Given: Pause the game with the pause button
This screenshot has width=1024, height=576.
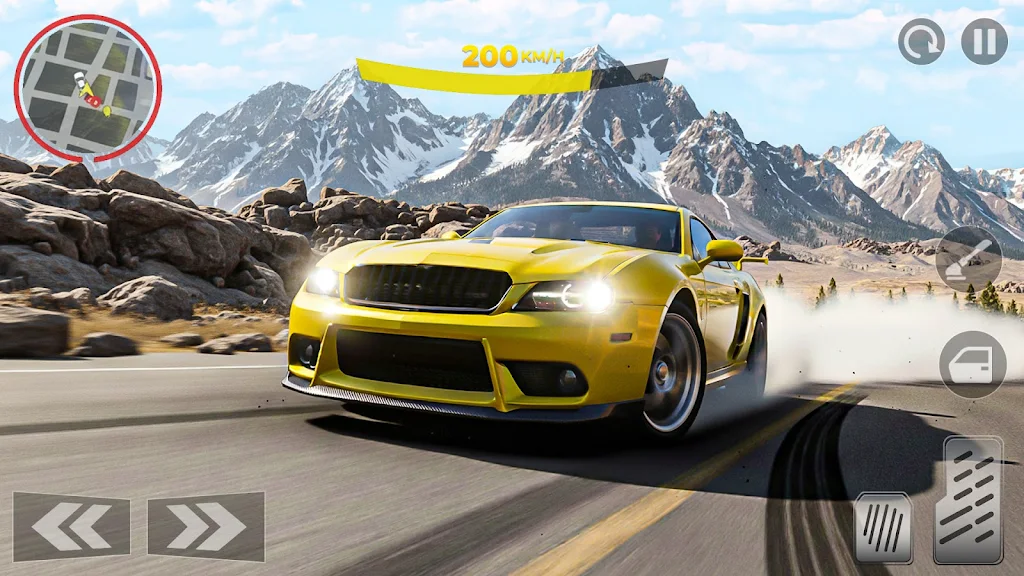Looking at the screenshot, I should (x=984, y=42).
